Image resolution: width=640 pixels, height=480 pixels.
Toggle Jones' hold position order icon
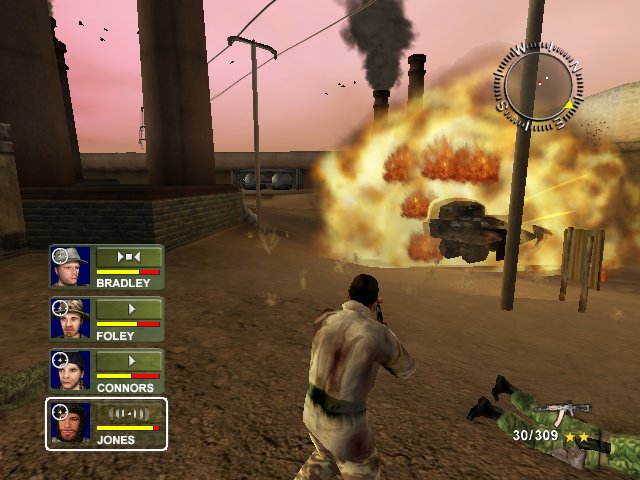pos(128,413)
